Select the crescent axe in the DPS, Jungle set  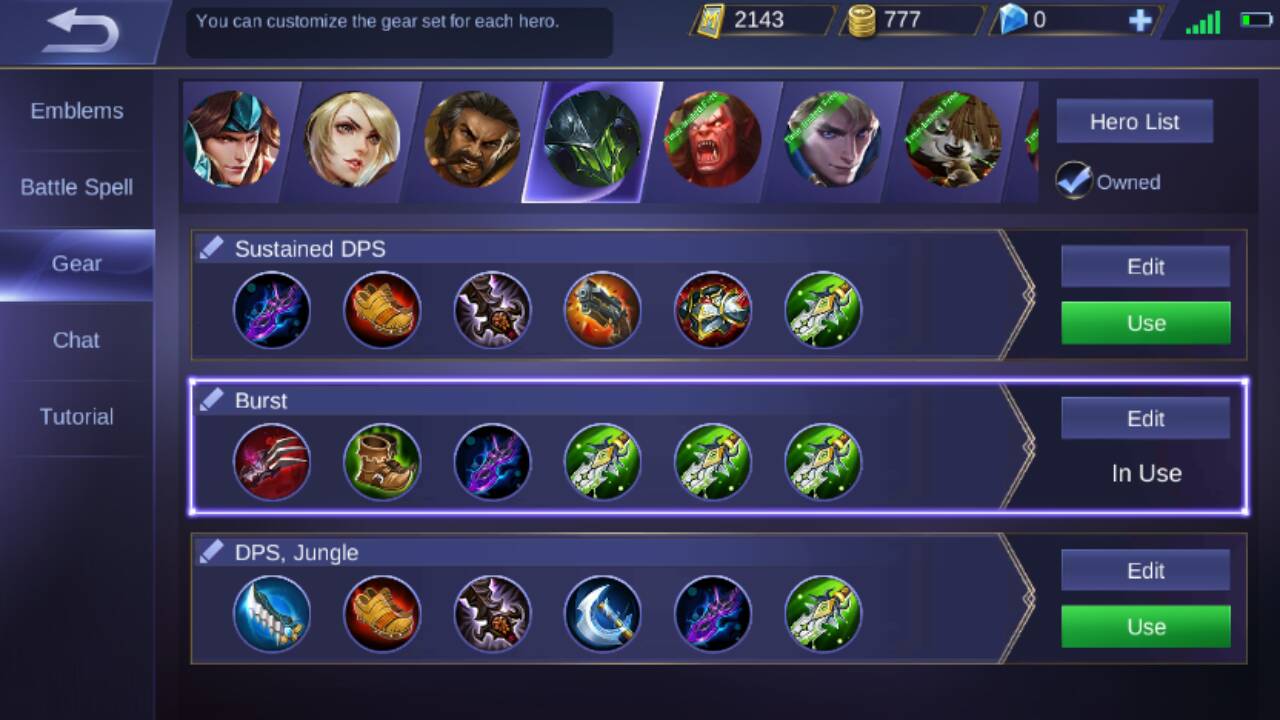[603, 614]
